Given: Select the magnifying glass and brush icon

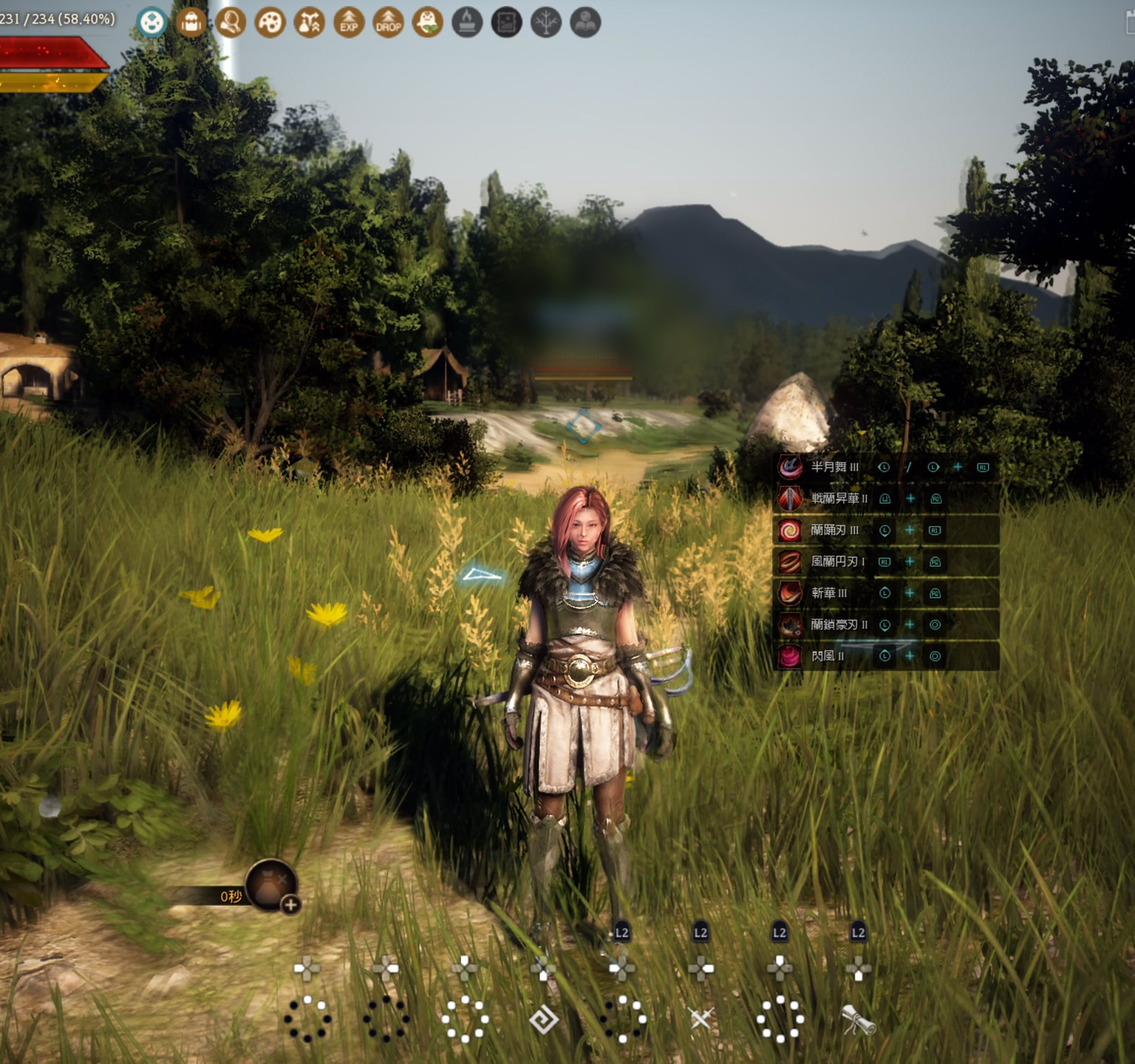Looking at the screenshot, I should 231,22.
